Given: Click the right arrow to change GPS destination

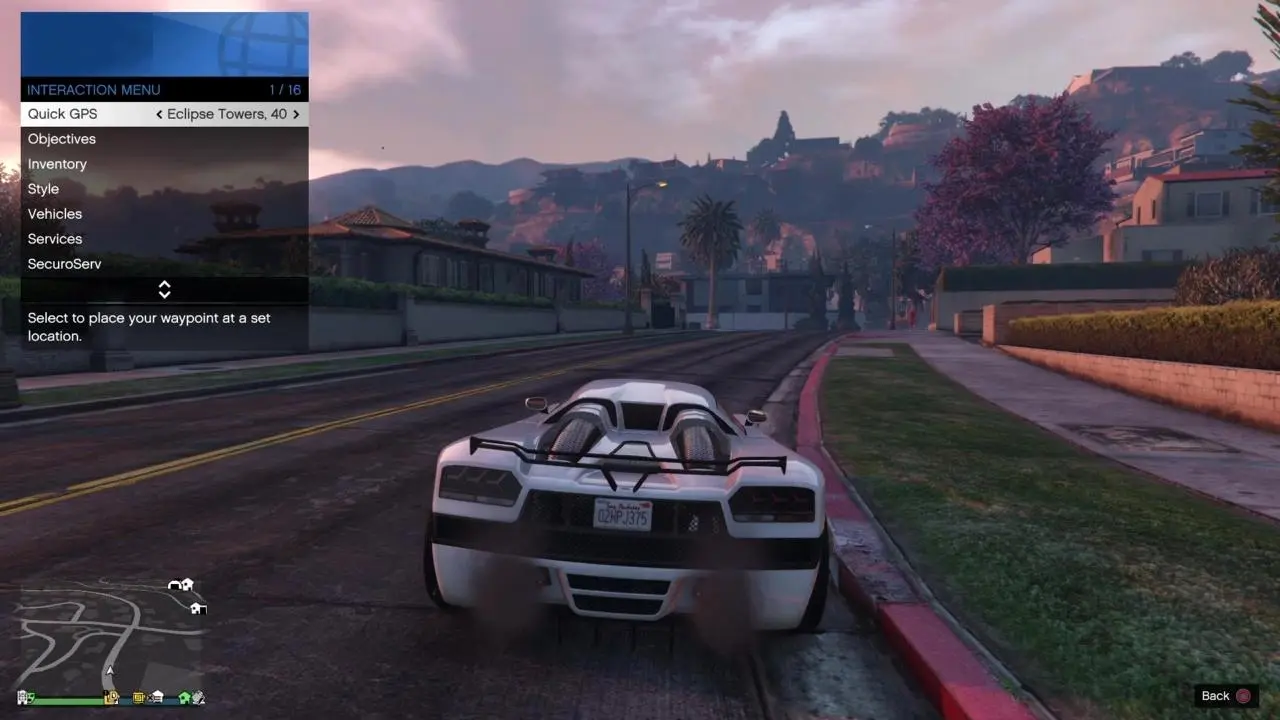Looking at the screenshot, I should coord(295,114).
